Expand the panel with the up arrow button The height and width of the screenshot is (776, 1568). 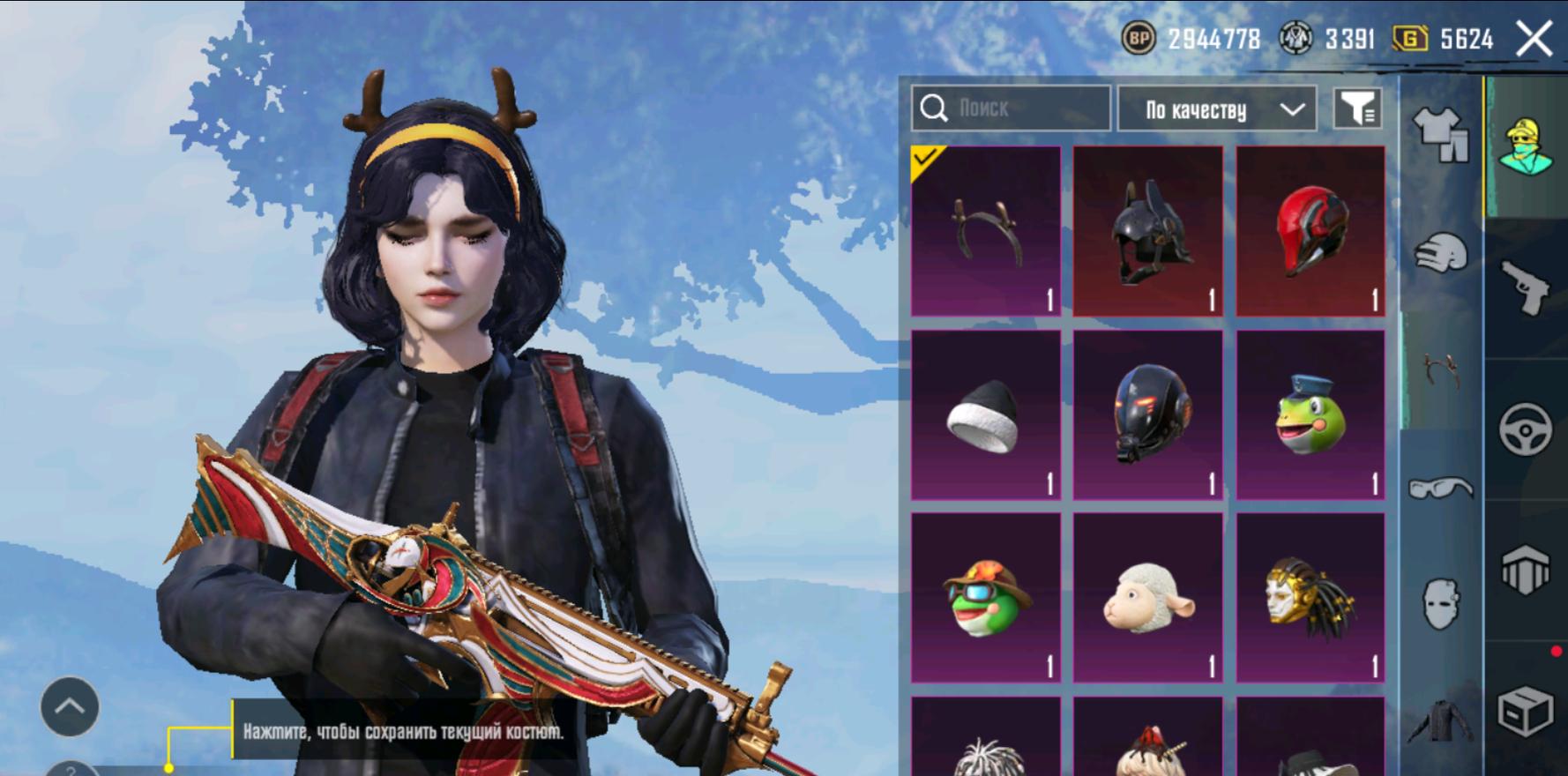pos(70,706)
